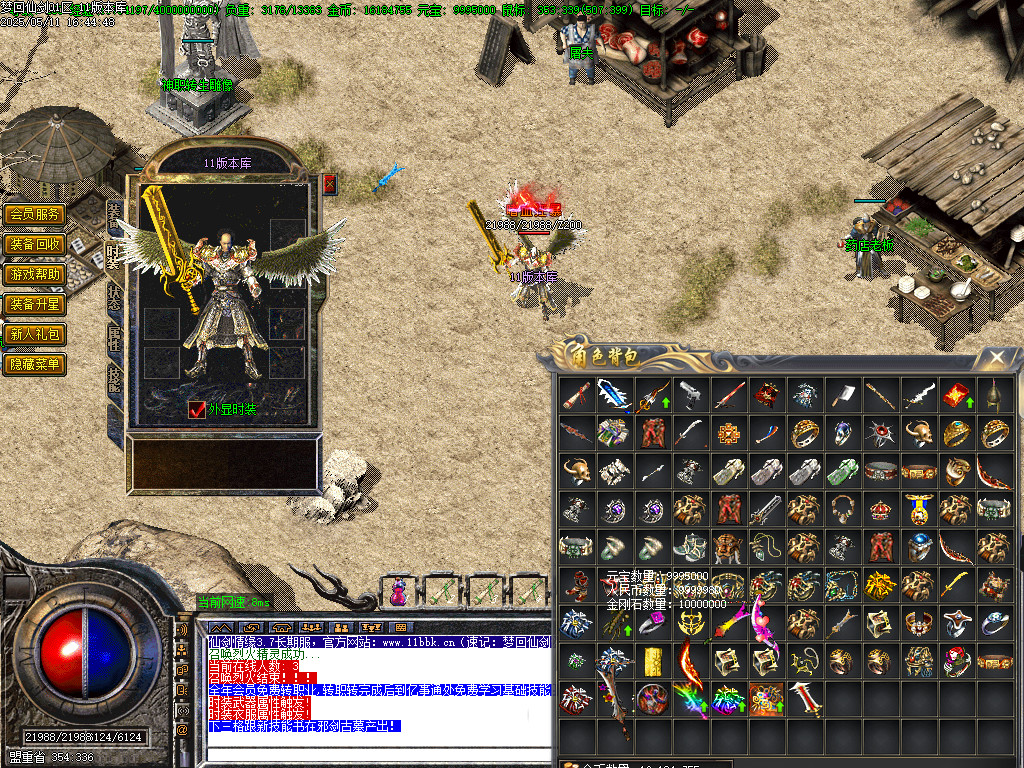Switch to the 技能 skills tab

115,380
